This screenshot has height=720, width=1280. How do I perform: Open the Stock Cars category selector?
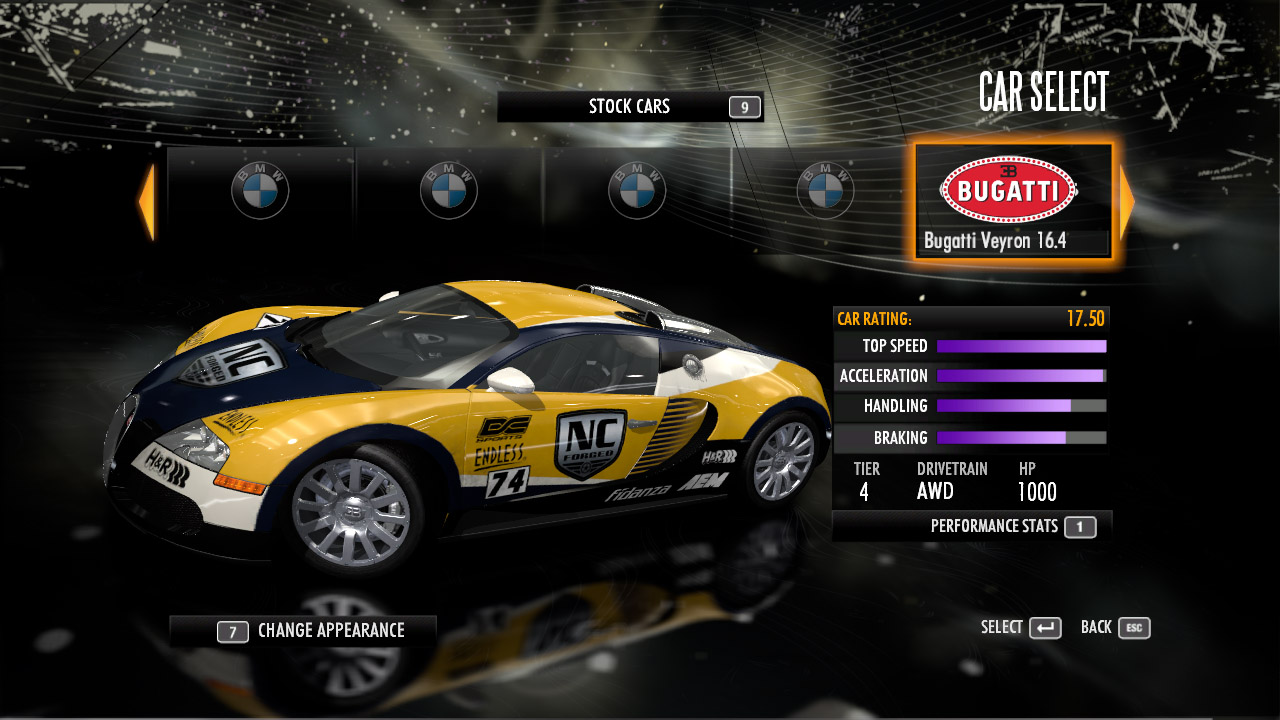tap(630, 107)
